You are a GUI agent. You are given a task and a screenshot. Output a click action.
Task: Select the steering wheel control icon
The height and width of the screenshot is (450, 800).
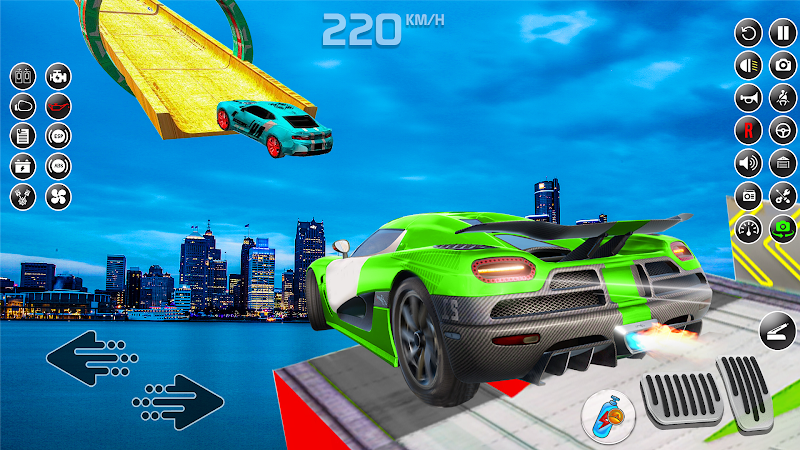[x=781, y=130]
